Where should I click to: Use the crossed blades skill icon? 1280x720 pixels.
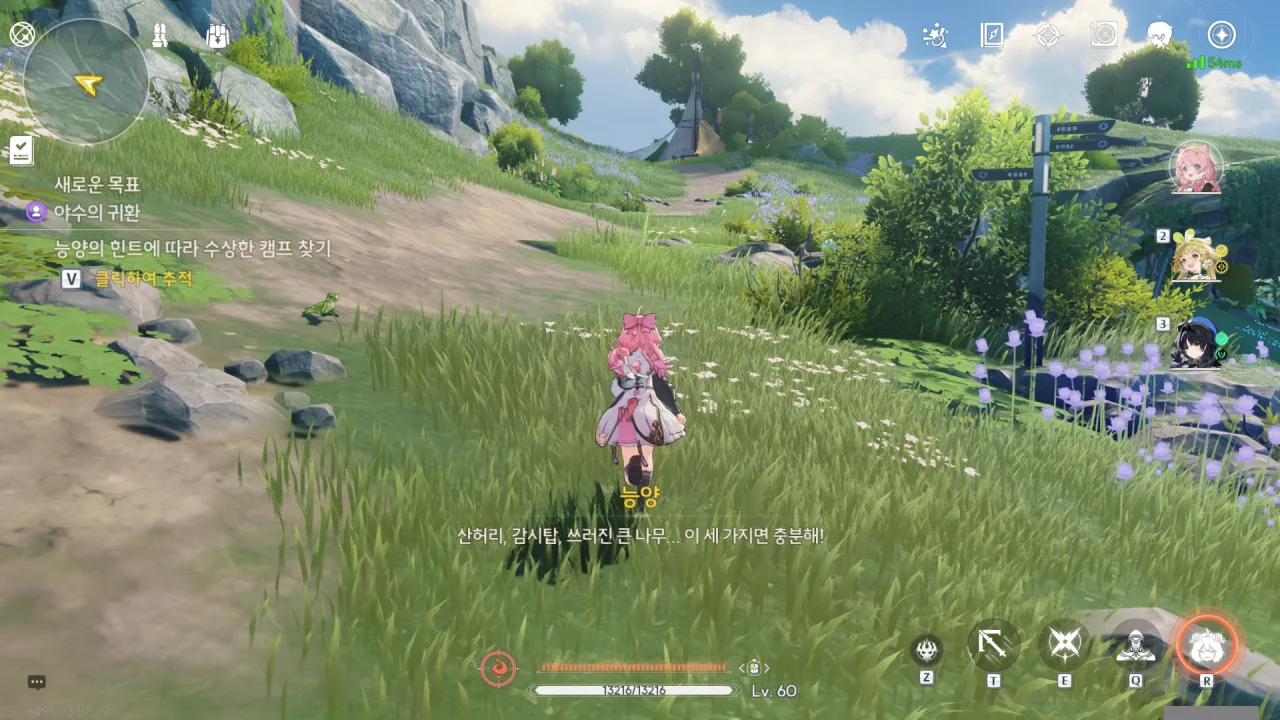(x=1064, y=645)
